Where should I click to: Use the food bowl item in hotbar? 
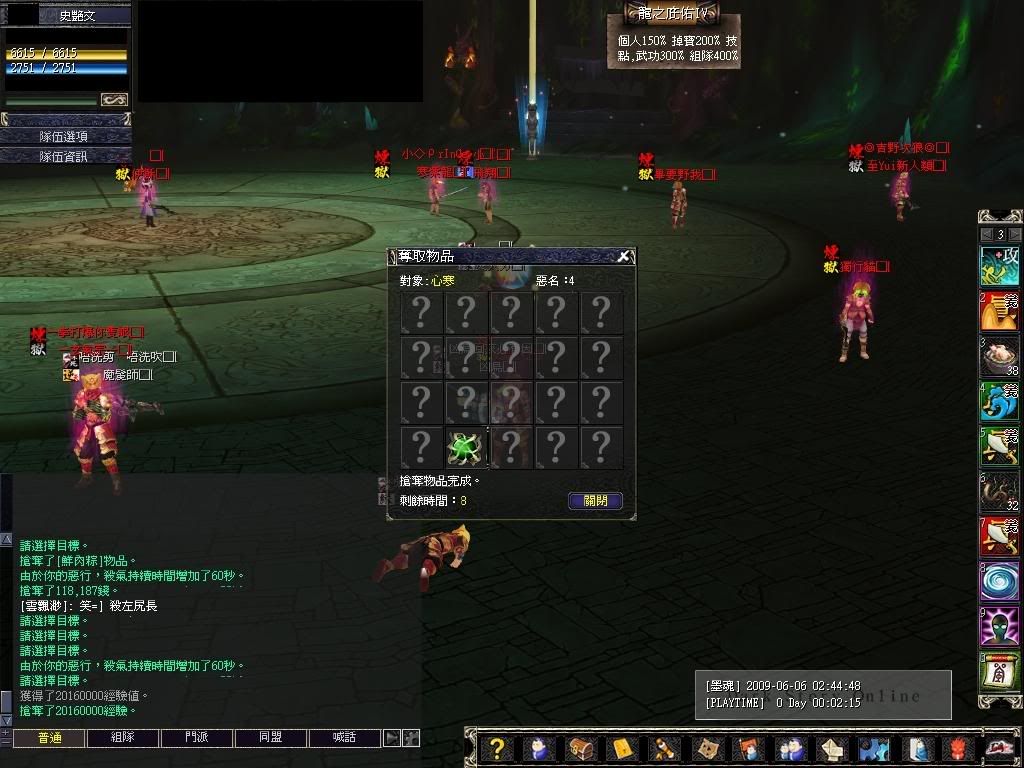click(x=999, y=356)
